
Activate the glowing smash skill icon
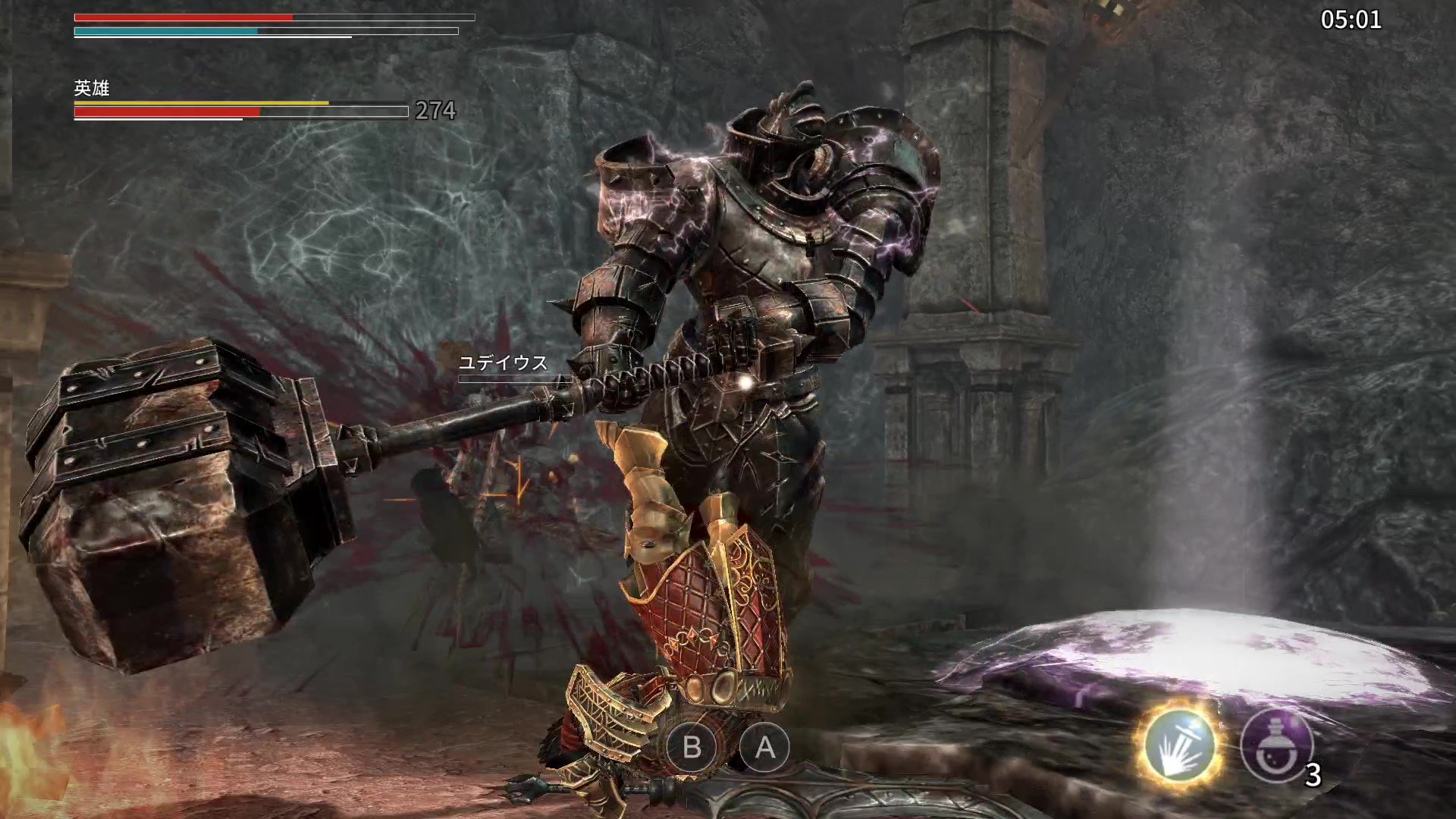click(1180, 746)
